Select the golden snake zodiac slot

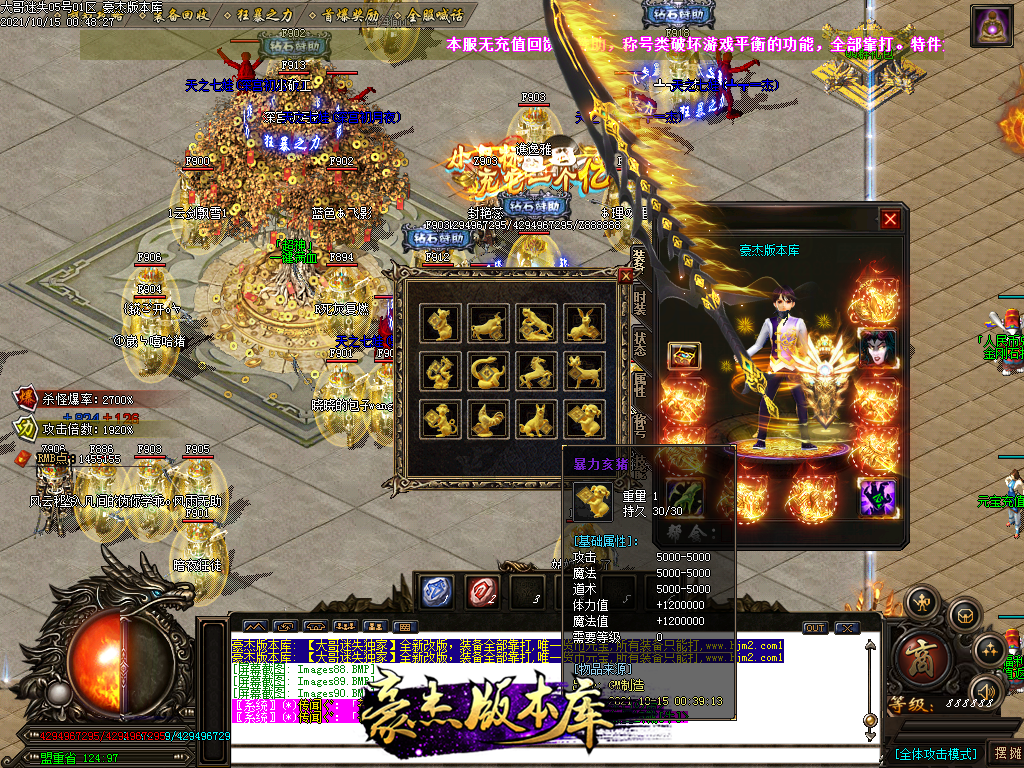click(x=488, y=371)
